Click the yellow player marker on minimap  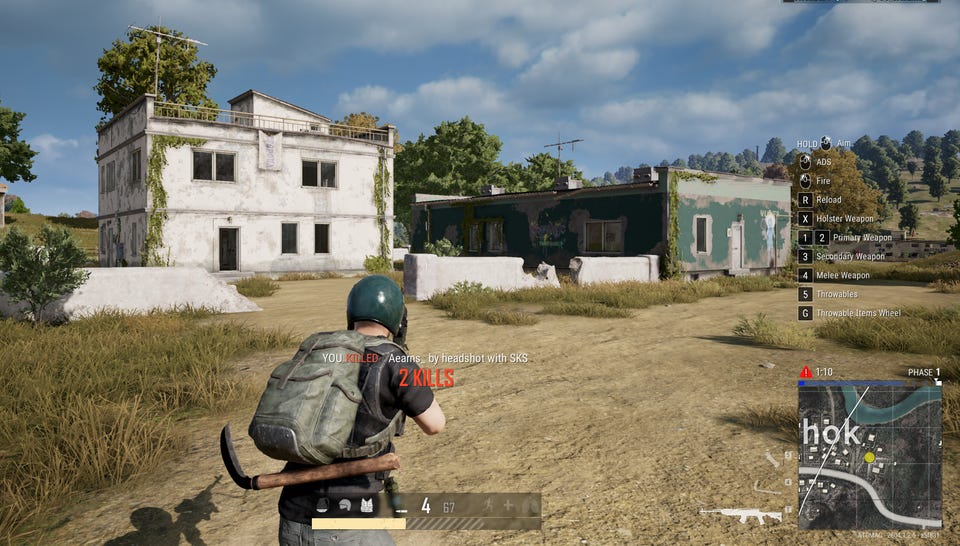coord(869,457)
